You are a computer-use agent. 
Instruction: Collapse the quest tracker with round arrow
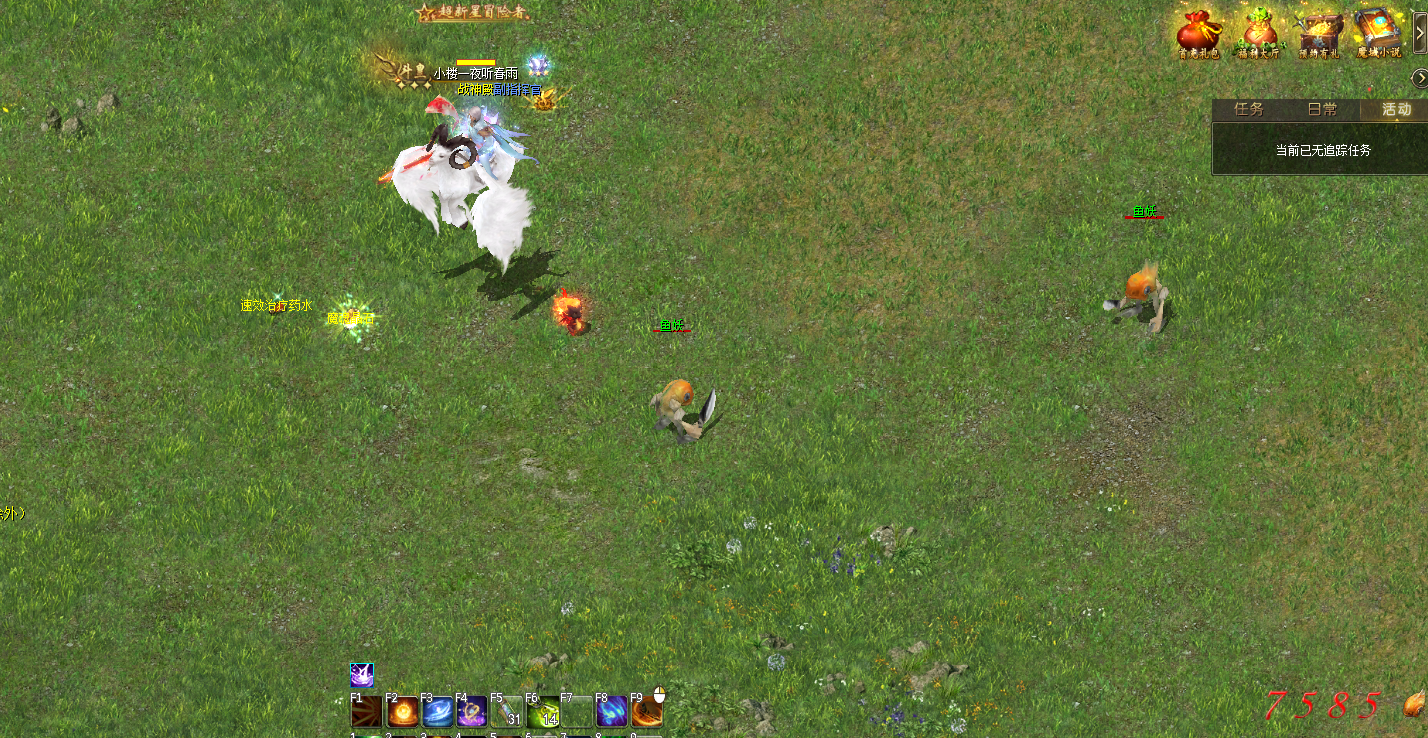pyautogui.click(x=1419, y=78)
